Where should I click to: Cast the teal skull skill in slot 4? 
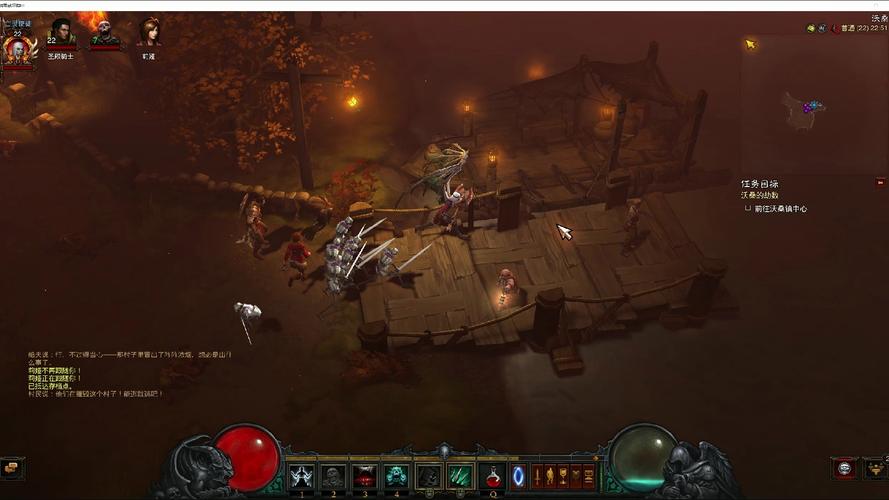tap(396, 477)
